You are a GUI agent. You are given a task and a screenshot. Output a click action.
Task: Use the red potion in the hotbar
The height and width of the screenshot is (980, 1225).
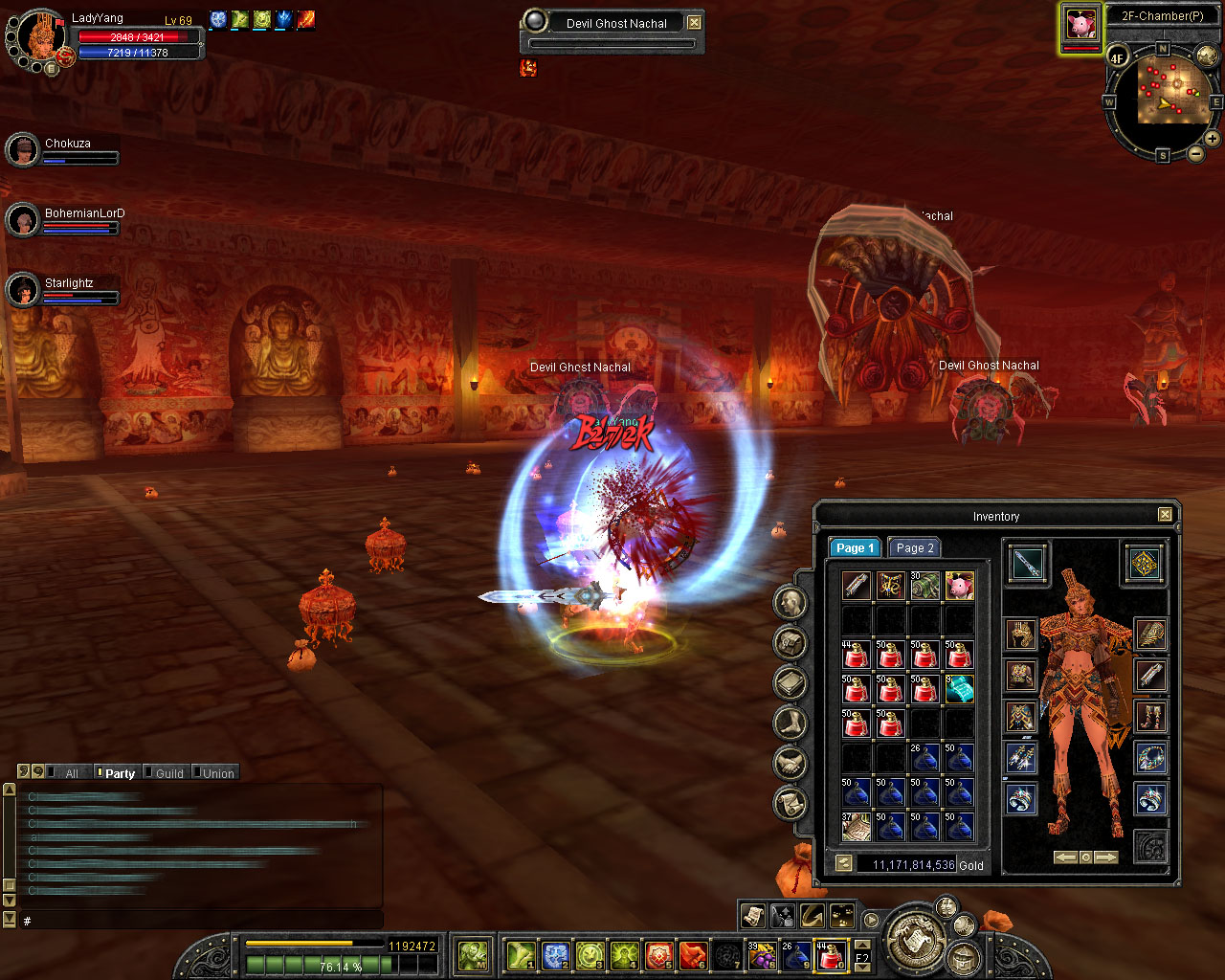tap(829, 955)
